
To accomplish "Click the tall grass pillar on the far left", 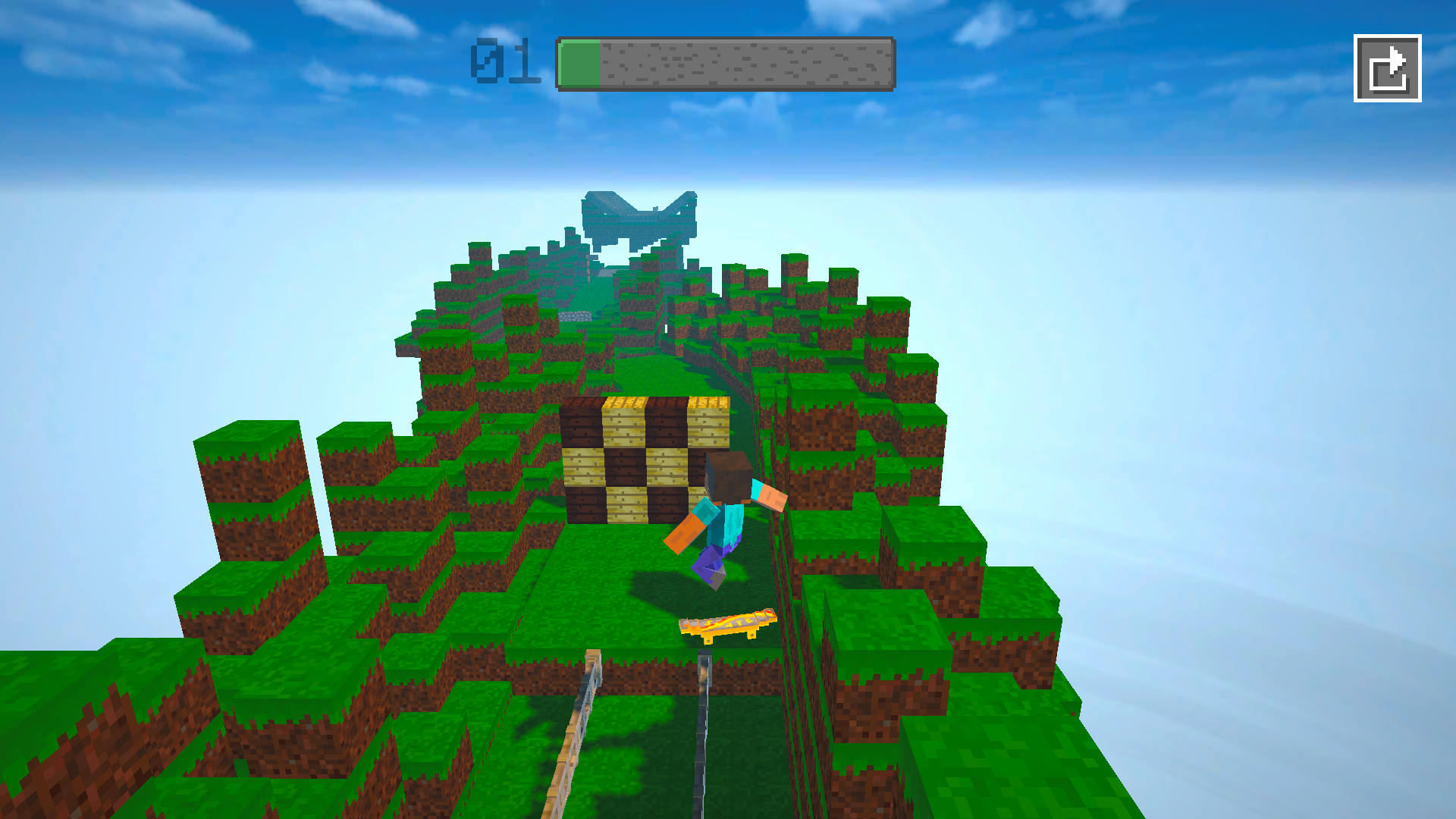I will pyautogui.click(x=250, y=485).
